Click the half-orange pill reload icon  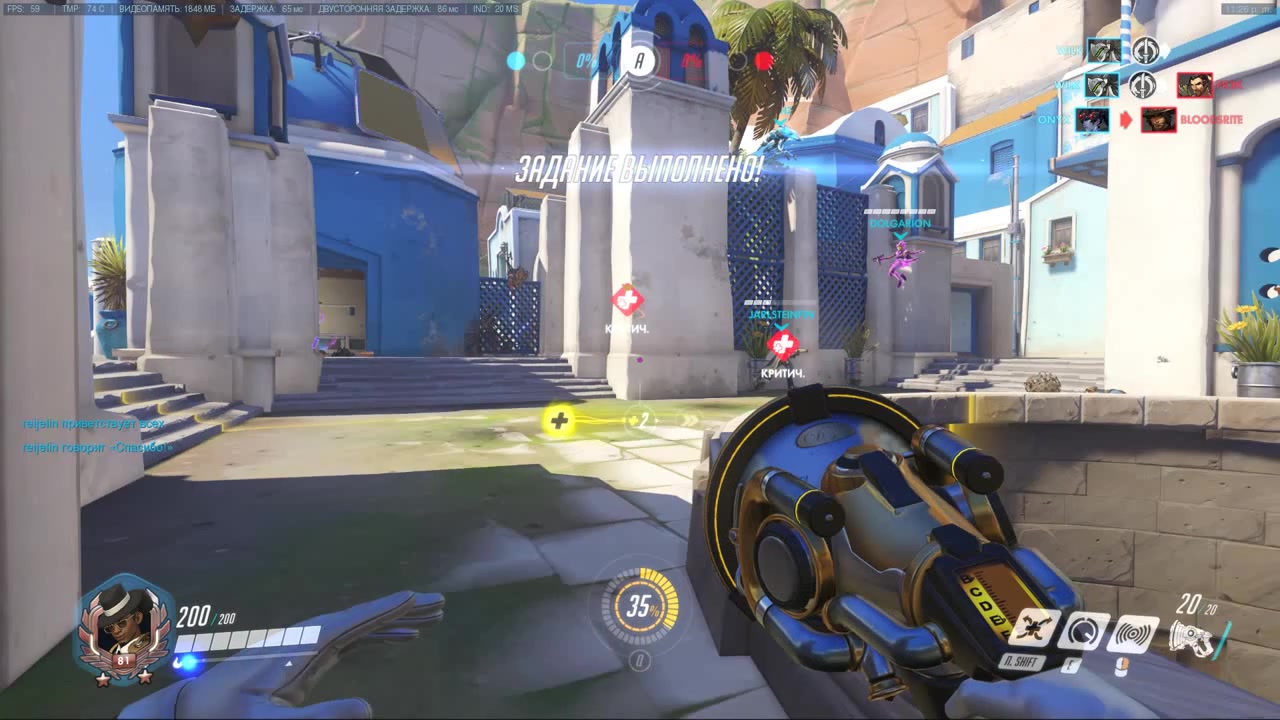[1122, 666]
